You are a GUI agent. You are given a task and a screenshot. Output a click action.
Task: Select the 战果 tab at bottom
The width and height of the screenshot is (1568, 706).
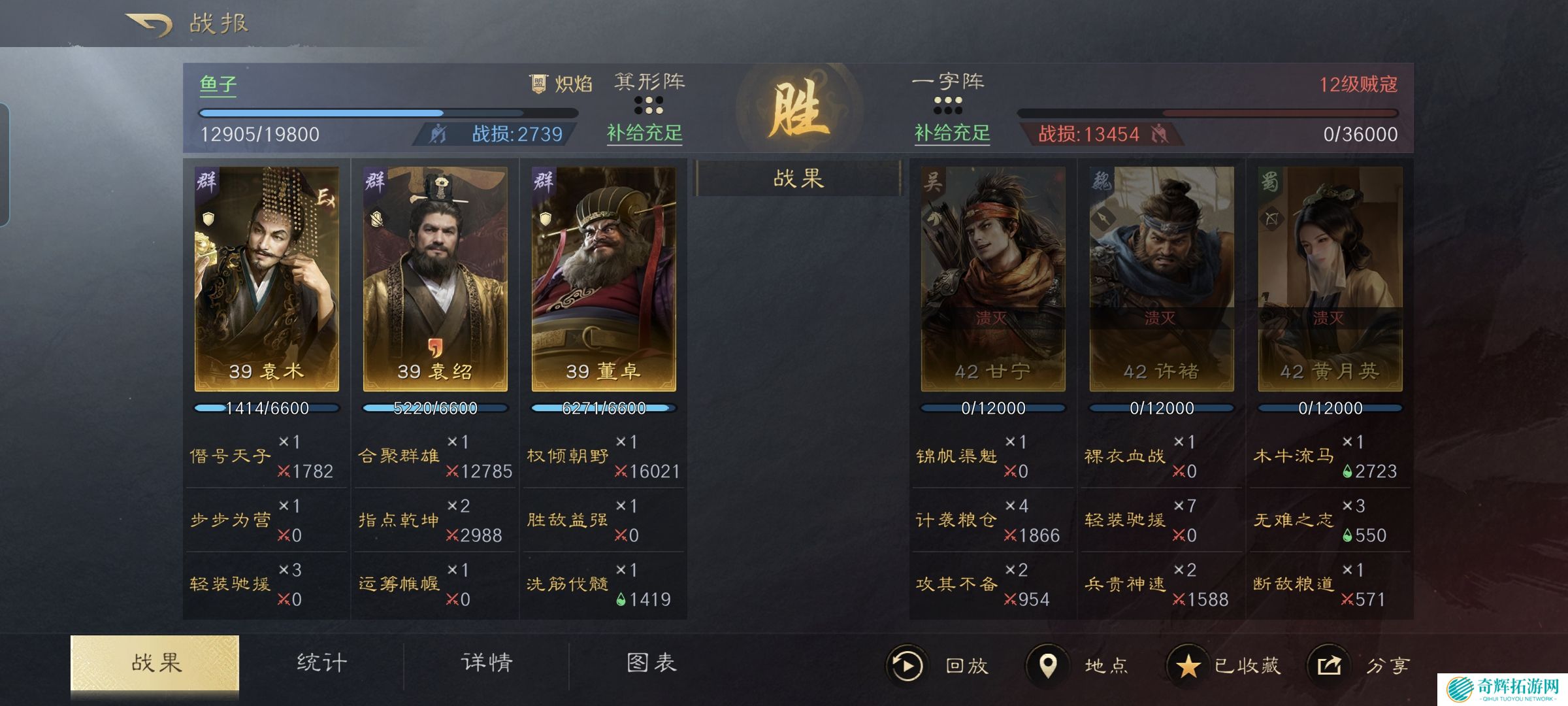click(155, 663)
